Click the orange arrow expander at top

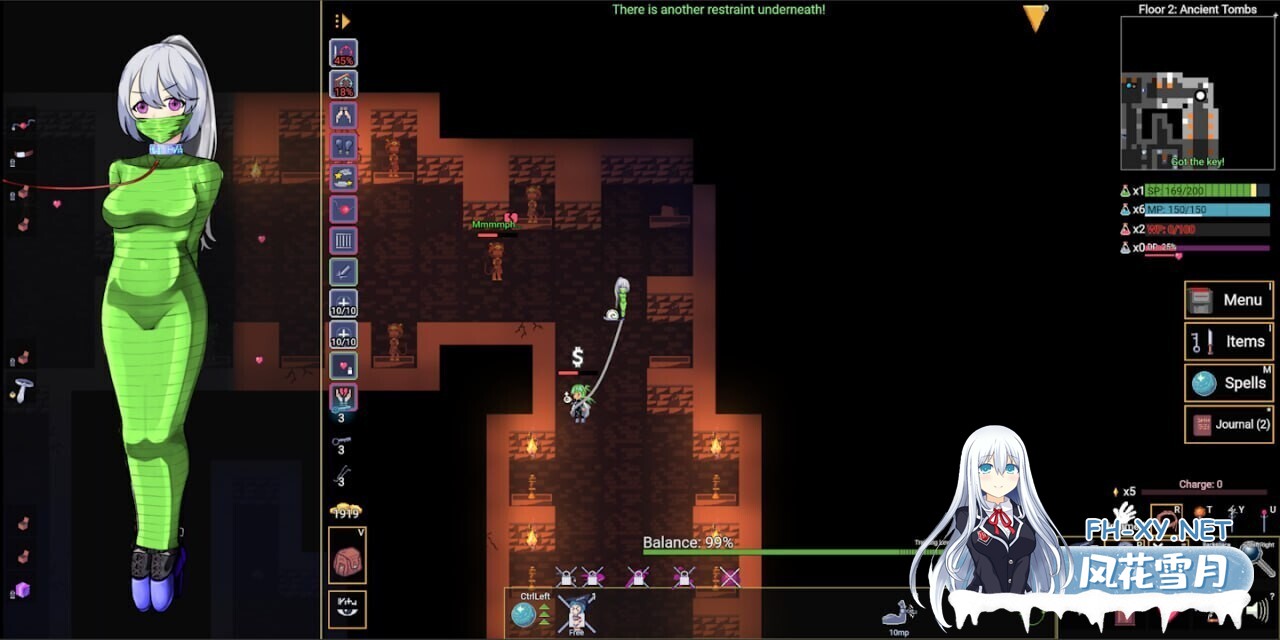pos(1036,18)
